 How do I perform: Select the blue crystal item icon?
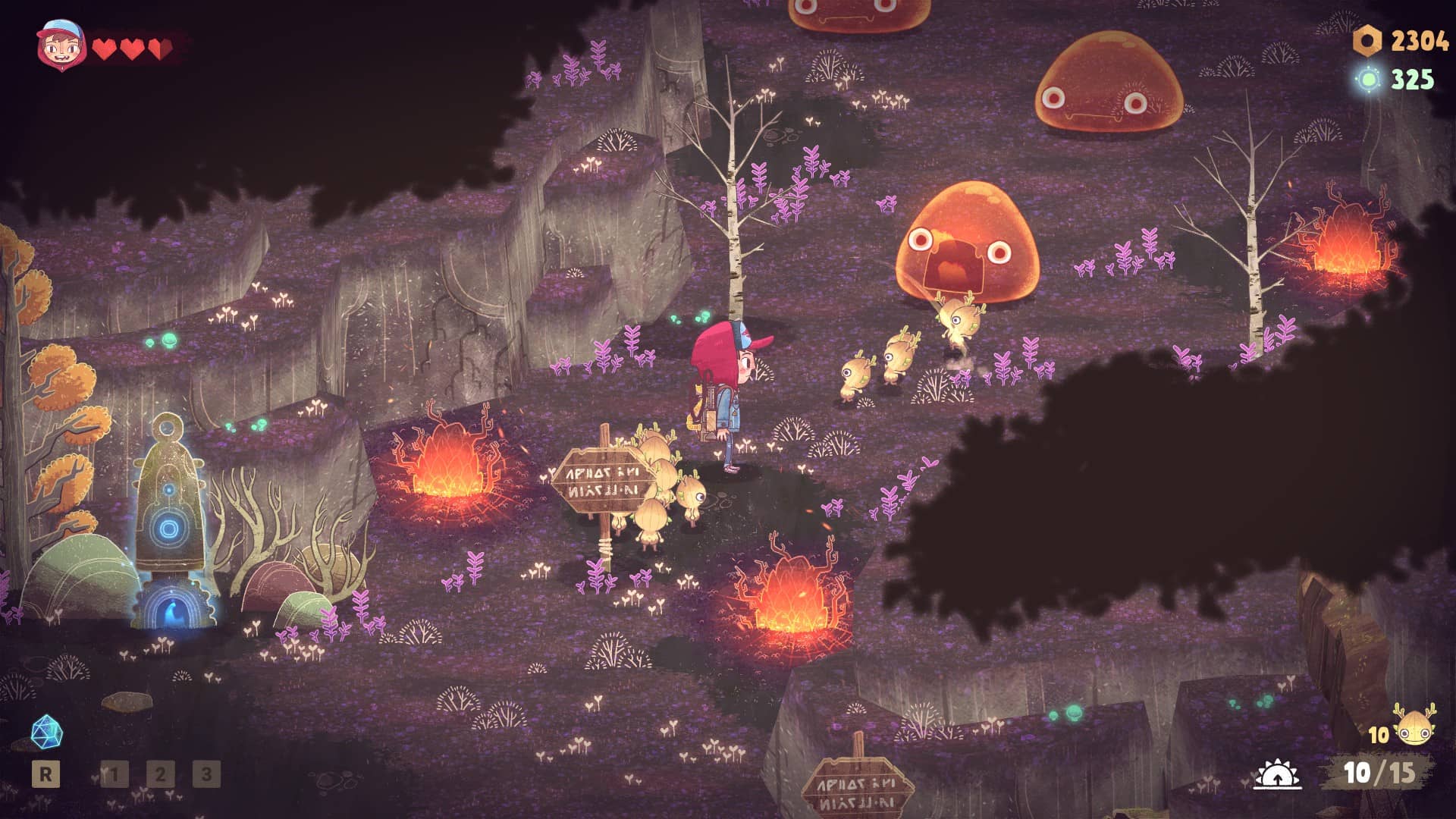[46, 732]
